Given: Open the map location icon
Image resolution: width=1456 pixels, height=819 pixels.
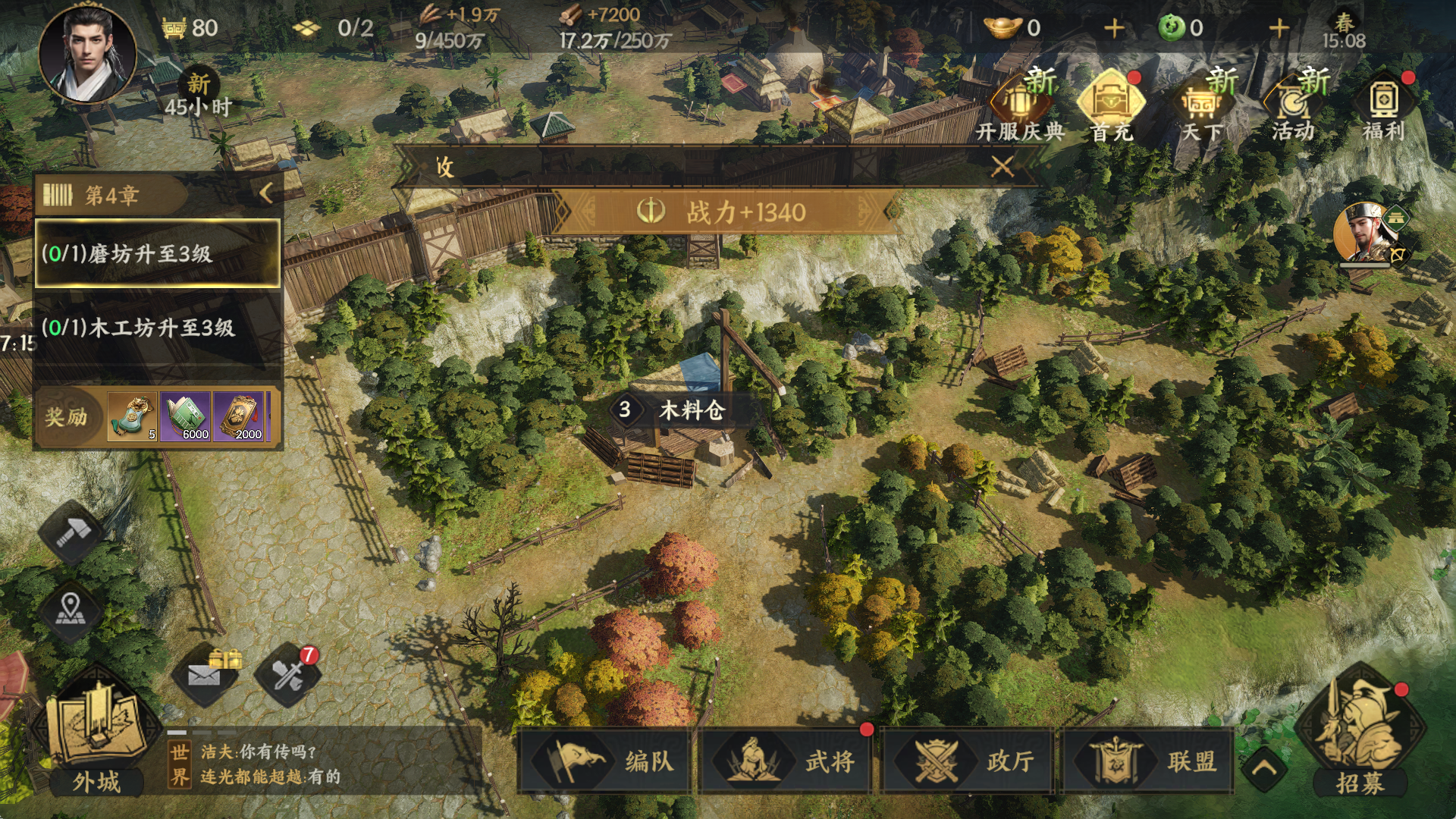Looking at the screenshot, I should [x=71, y=610].
